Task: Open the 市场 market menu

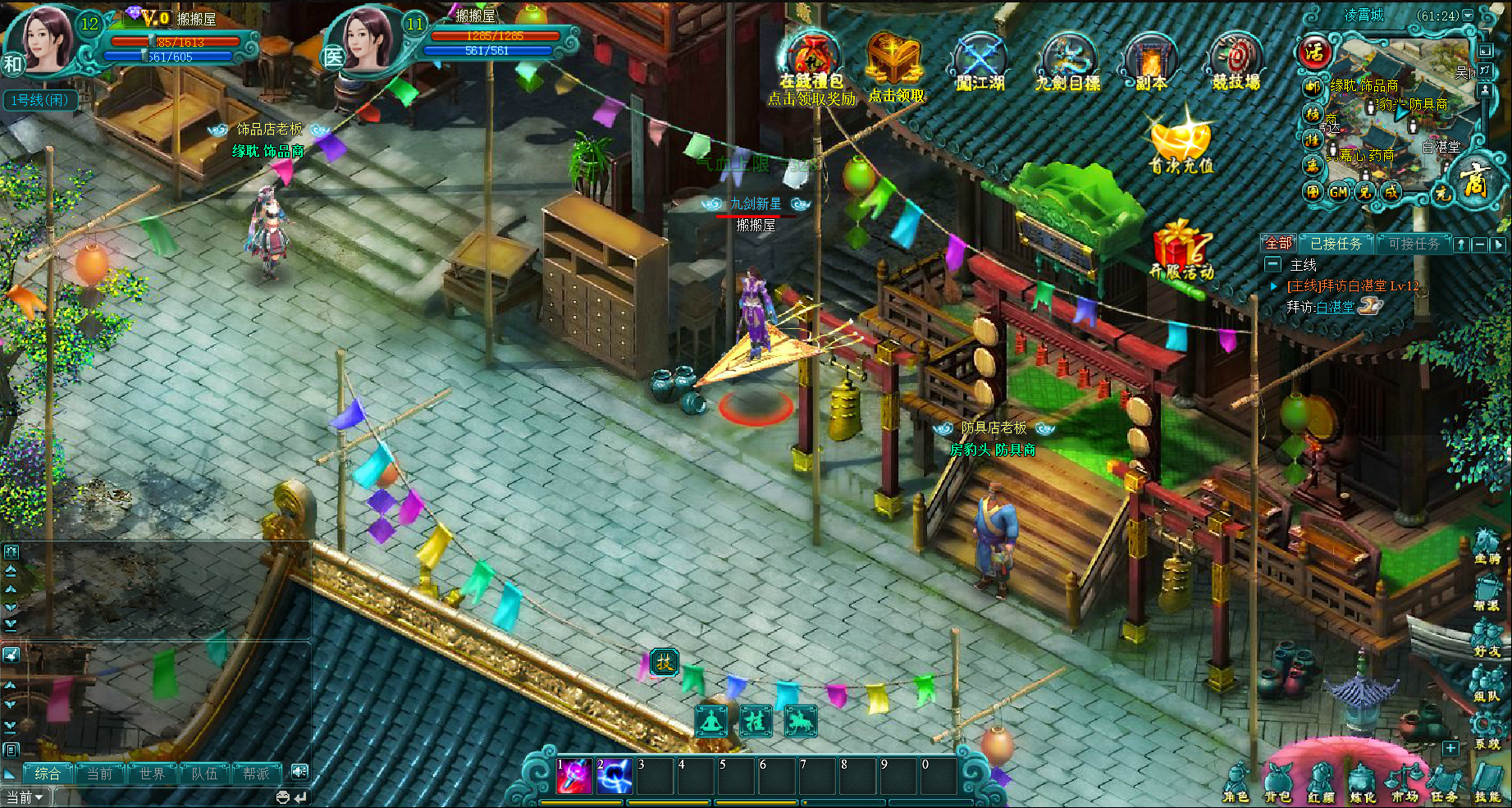Action: coord(1405,783)
